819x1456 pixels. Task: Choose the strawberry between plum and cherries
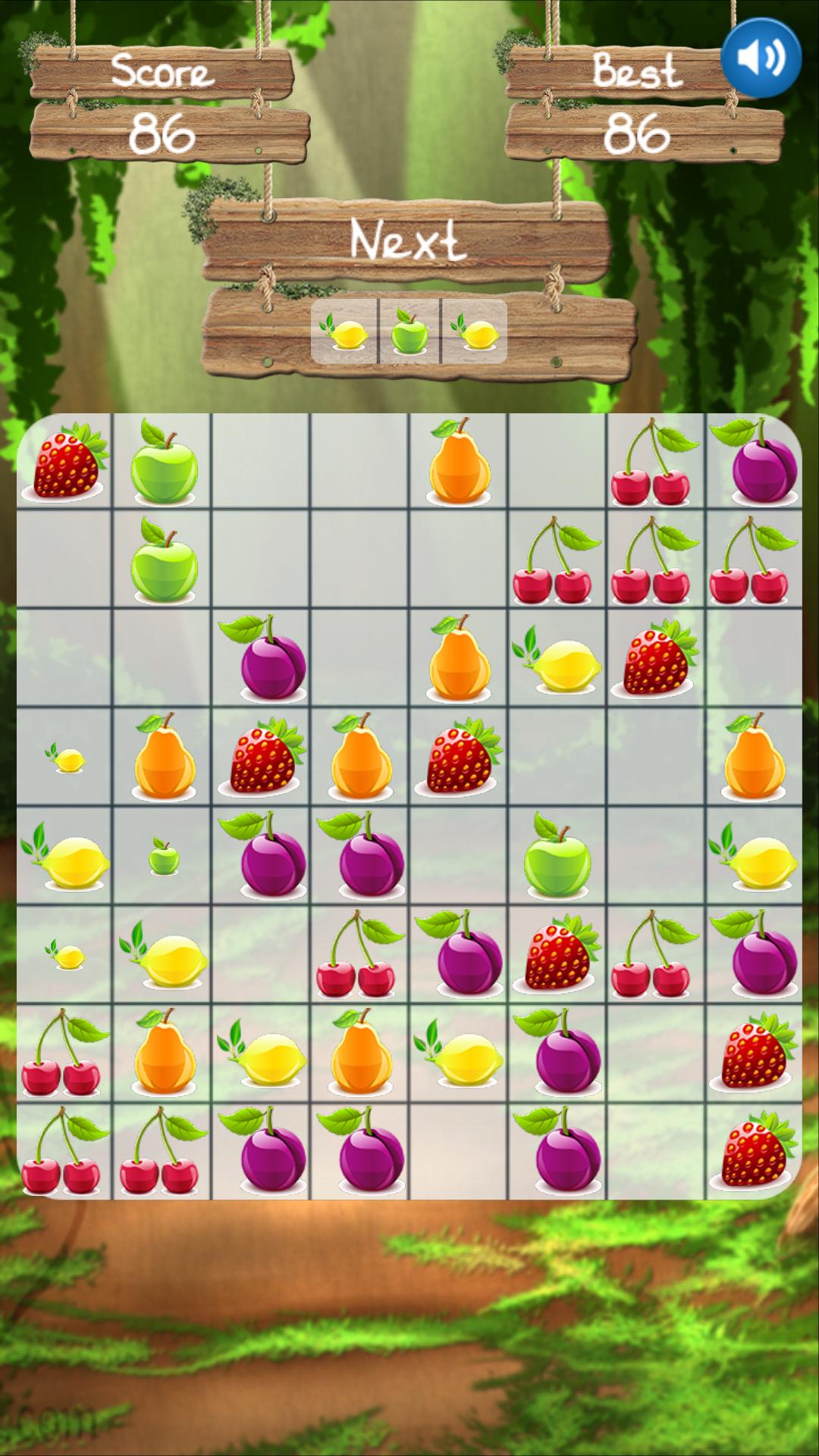[557, 954]
